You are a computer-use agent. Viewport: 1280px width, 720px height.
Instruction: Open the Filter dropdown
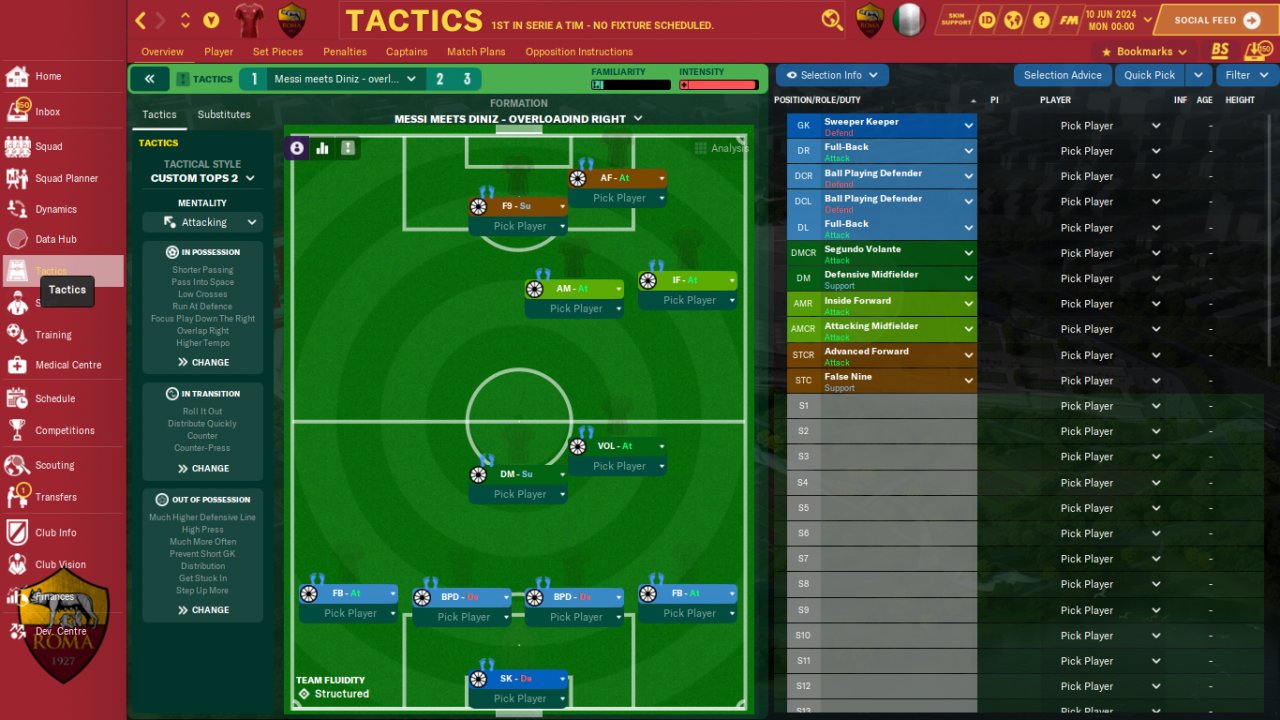pyautogui.click(x=1245, y=75)
